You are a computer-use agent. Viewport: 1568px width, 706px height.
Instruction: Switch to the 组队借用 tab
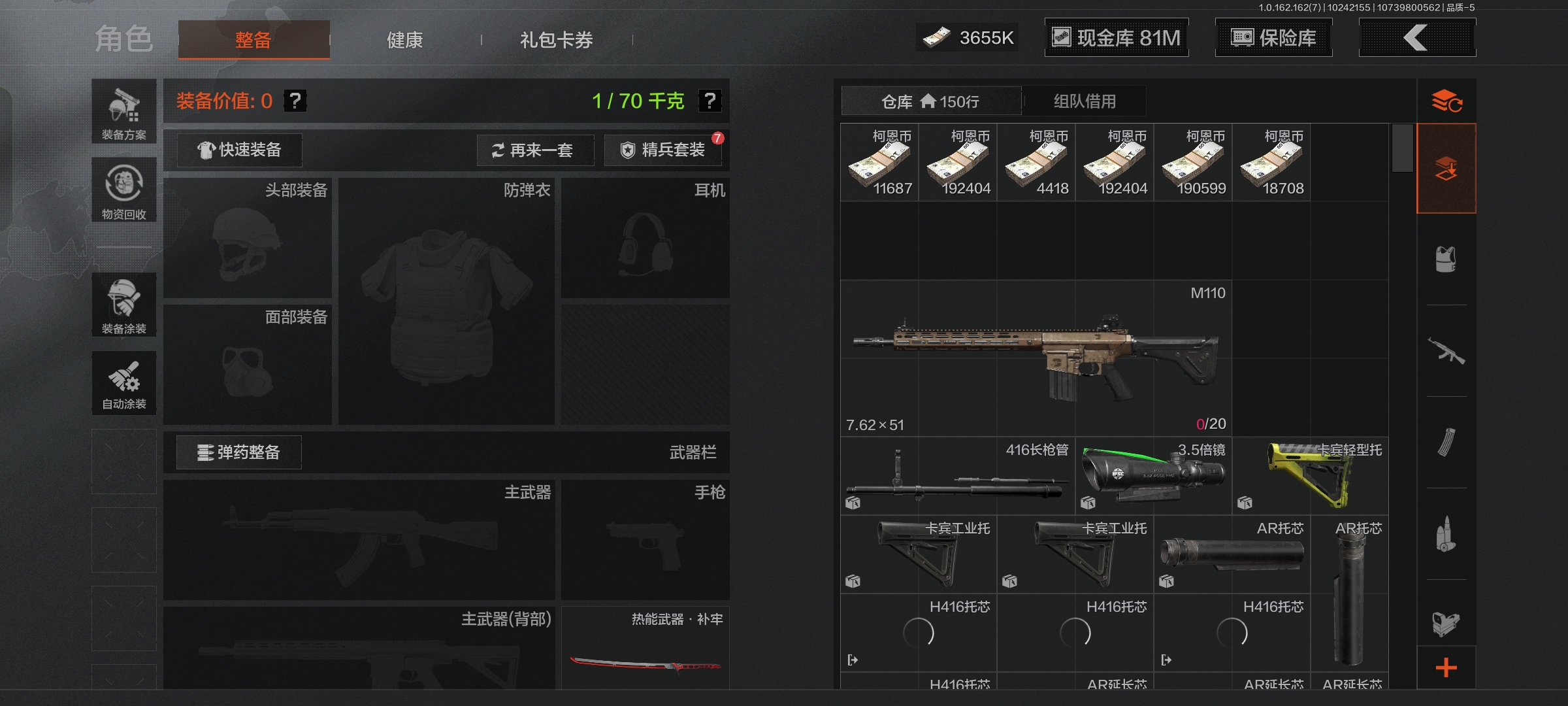click(x=1085, y=101)
